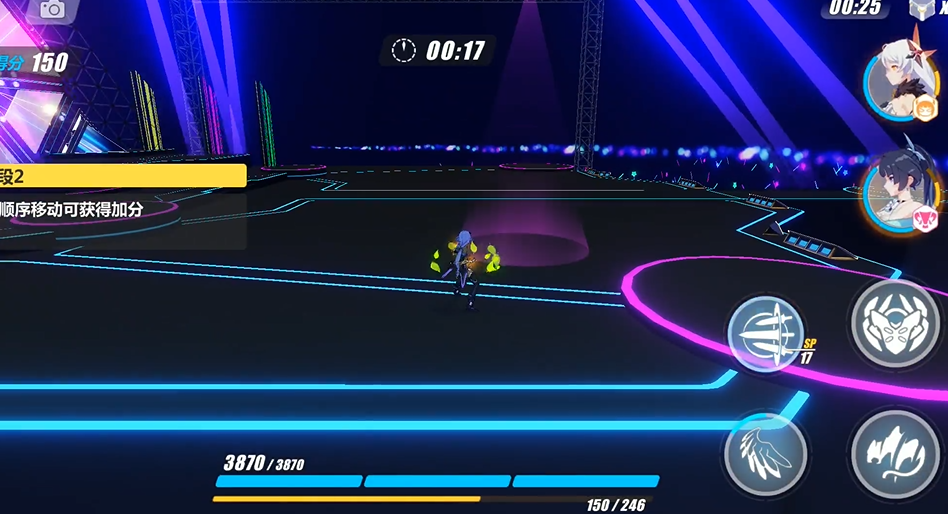Screen dimensions: 948x514
Task: Activate the weapon skill costing 17 SP
Action: (x=765, y=331)
